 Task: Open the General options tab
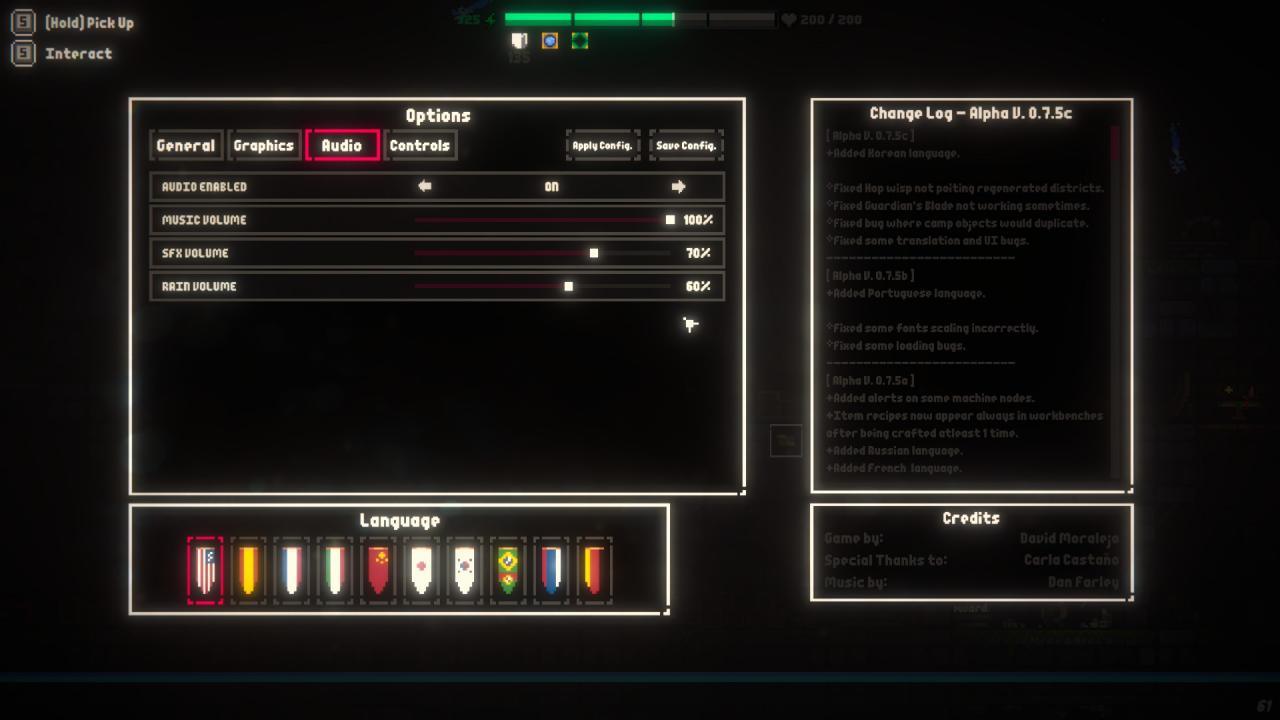click(186, 145)
